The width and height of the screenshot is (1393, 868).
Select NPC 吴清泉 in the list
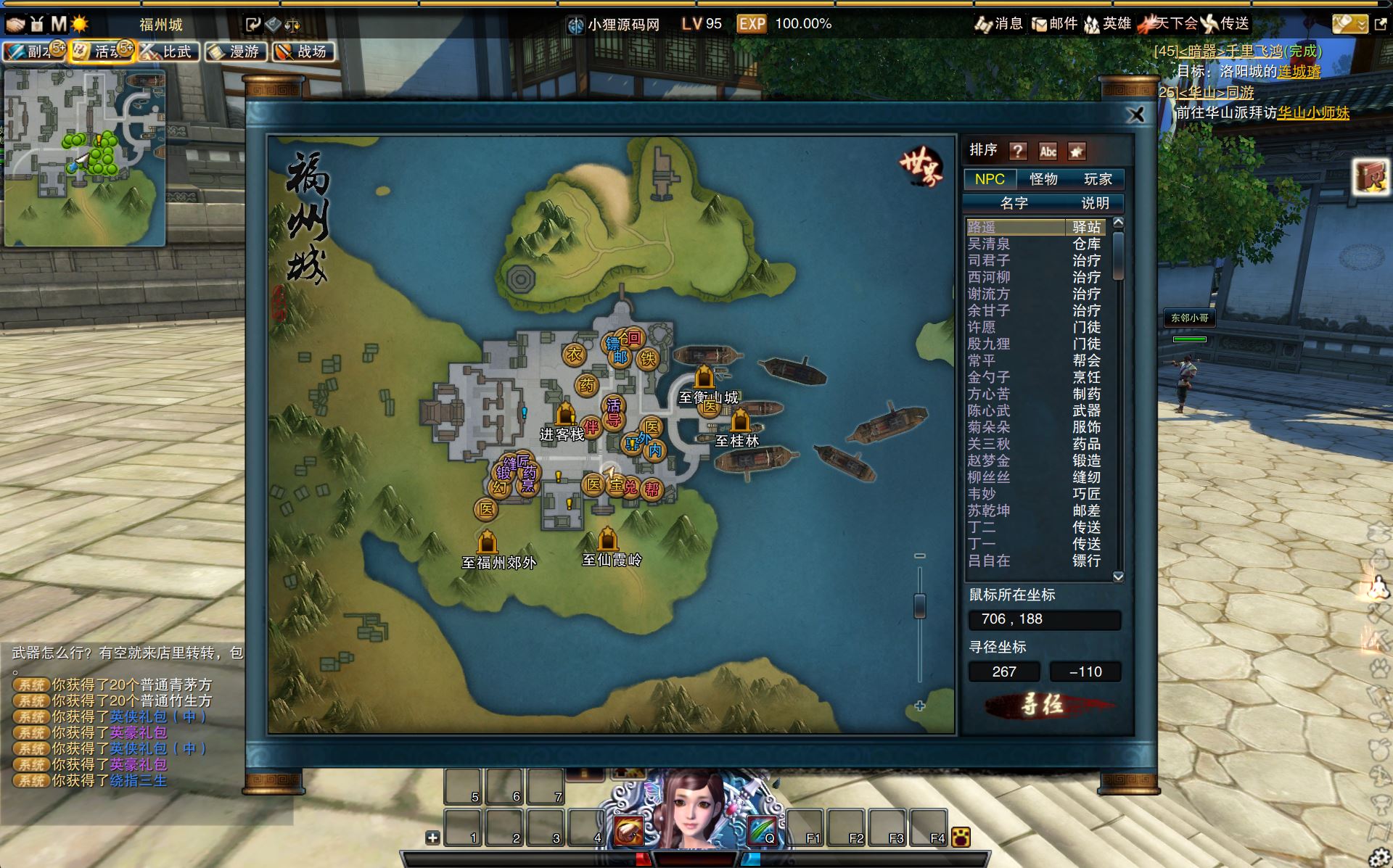(988, 244)
